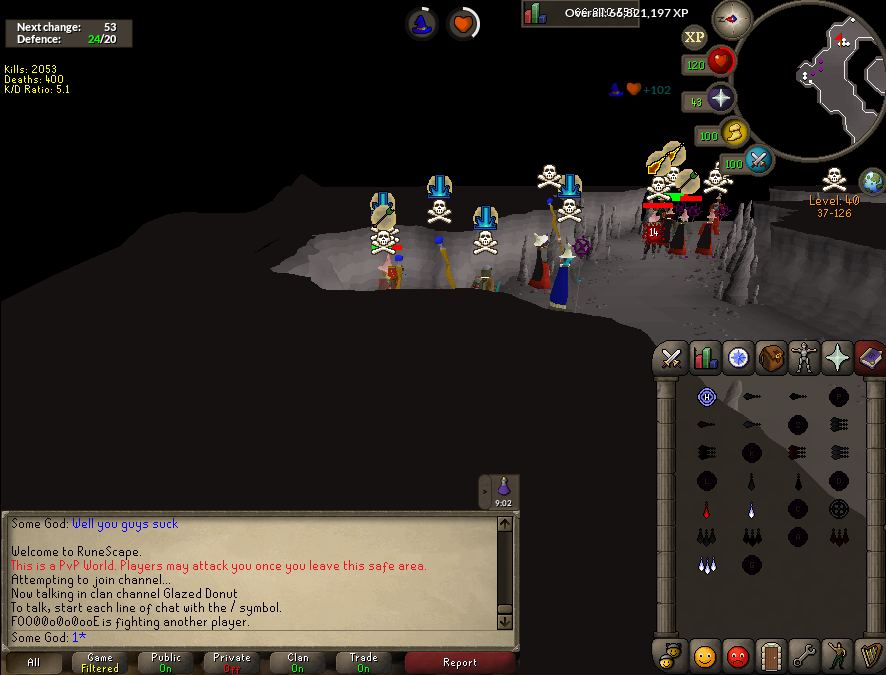The image size is (886, 675).
Task: Click the compass to face north
Action: [x=731, y=19]
